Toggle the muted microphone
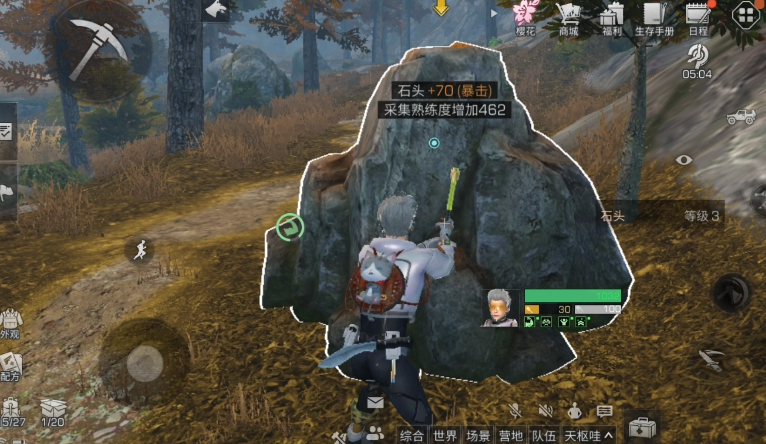The image size is (766, 444). pyautogui.click(x=515, y=411)
